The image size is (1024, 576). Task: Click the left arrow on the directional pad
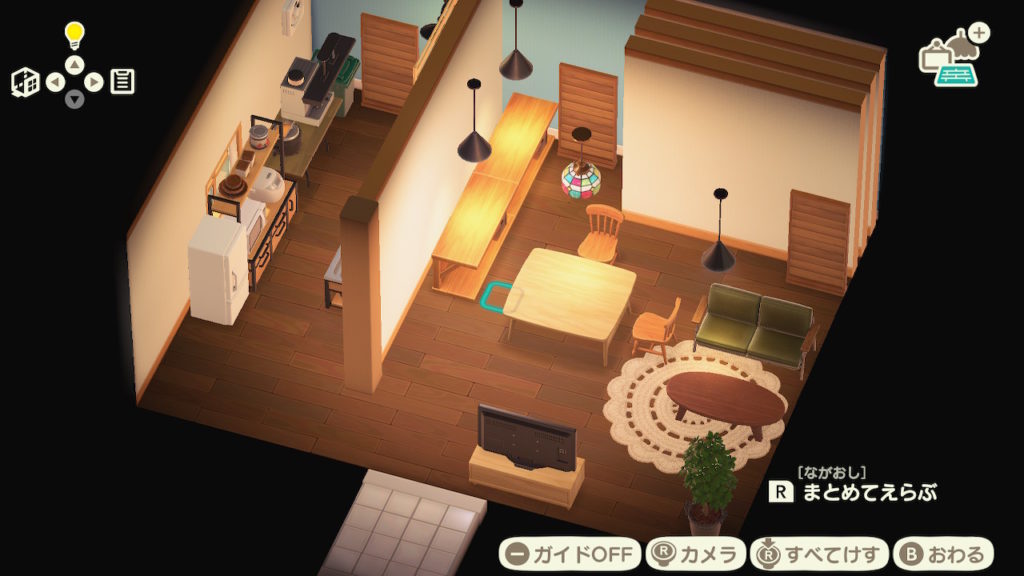click(x=55, y=82)
